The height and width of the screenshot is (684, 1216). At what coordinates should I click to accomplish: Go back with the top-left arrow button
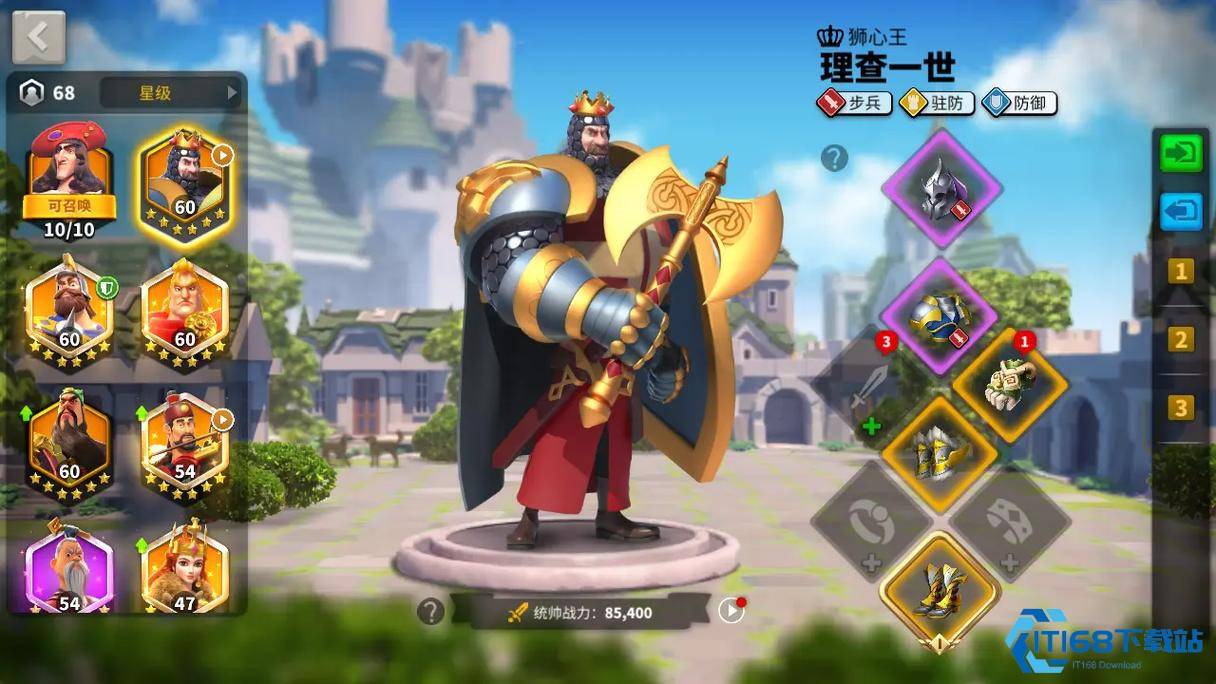click(x=38, y=37)
